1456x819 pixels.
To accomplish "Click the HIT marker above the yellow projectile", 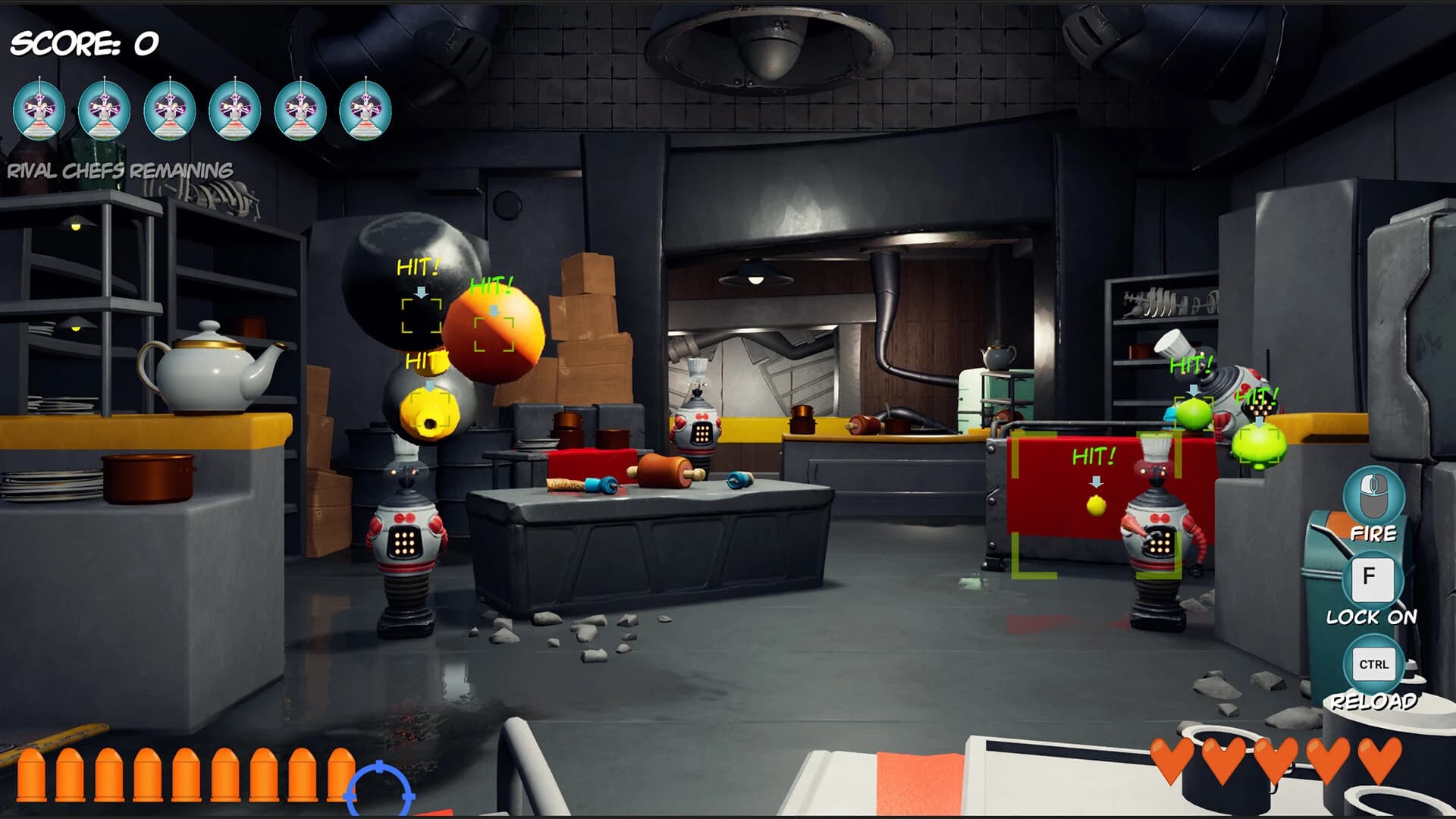I will pyautogui.click(x=425, y=360).
